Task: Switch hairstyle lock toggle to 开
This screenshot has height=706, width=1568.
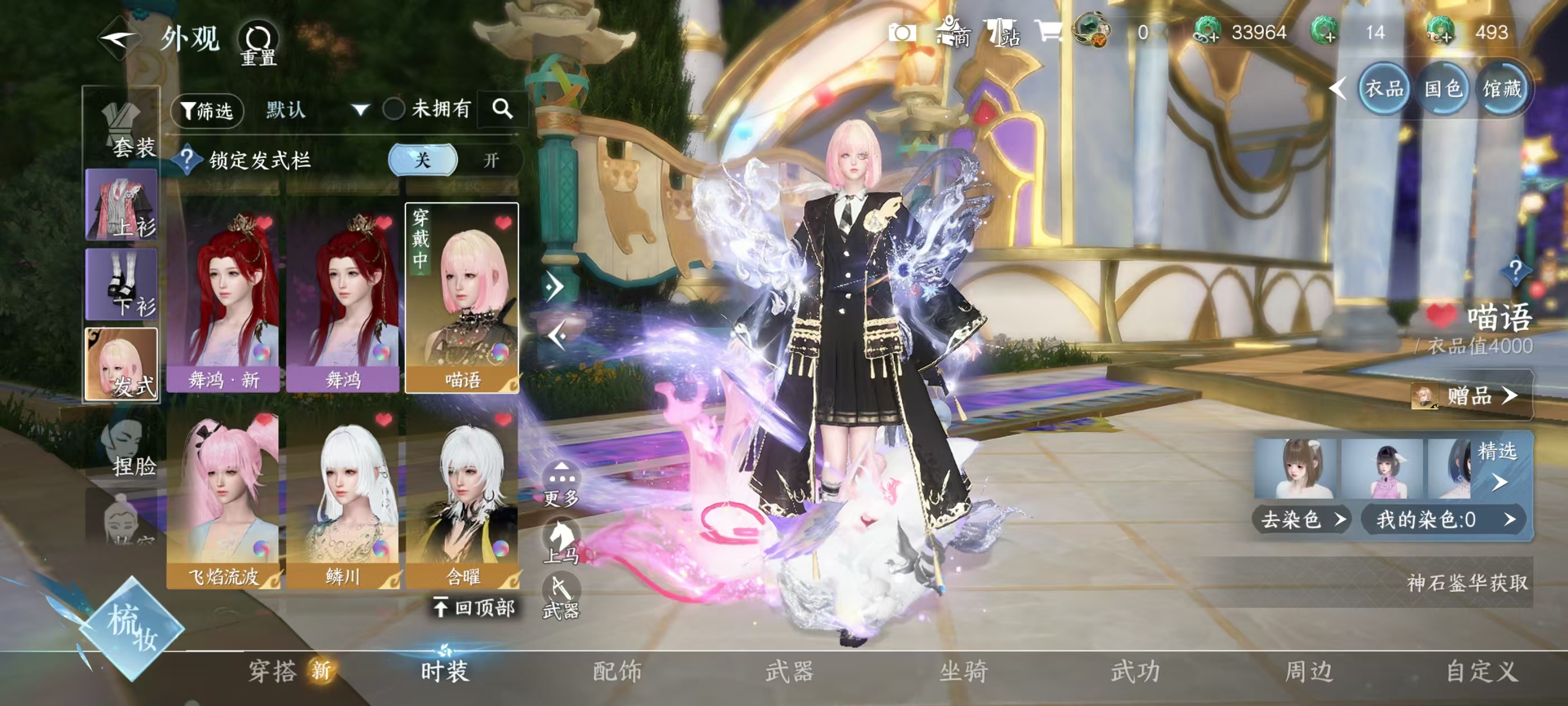Action: (x=491, y=160)
